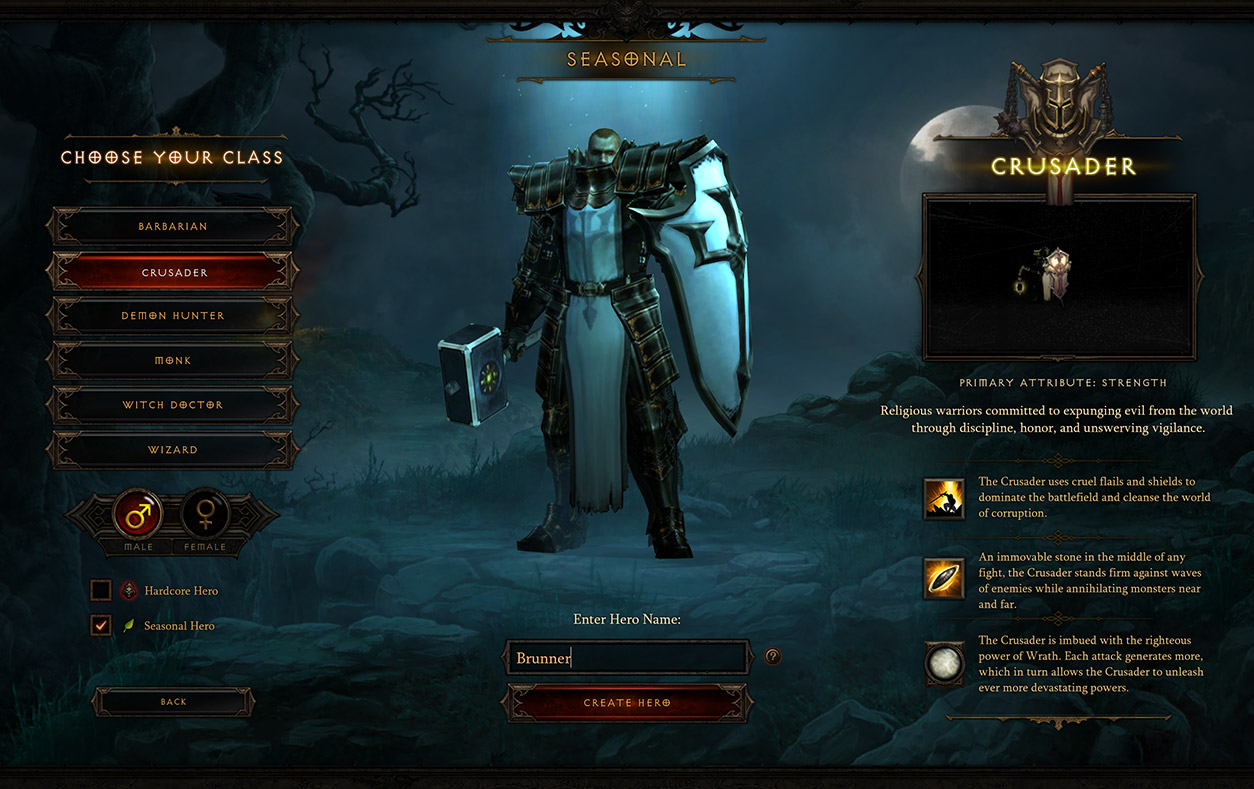Go back with the Back button
The height and width of the screenshot is (789, 1254).
pyautogui.click(x=173, y=702)
